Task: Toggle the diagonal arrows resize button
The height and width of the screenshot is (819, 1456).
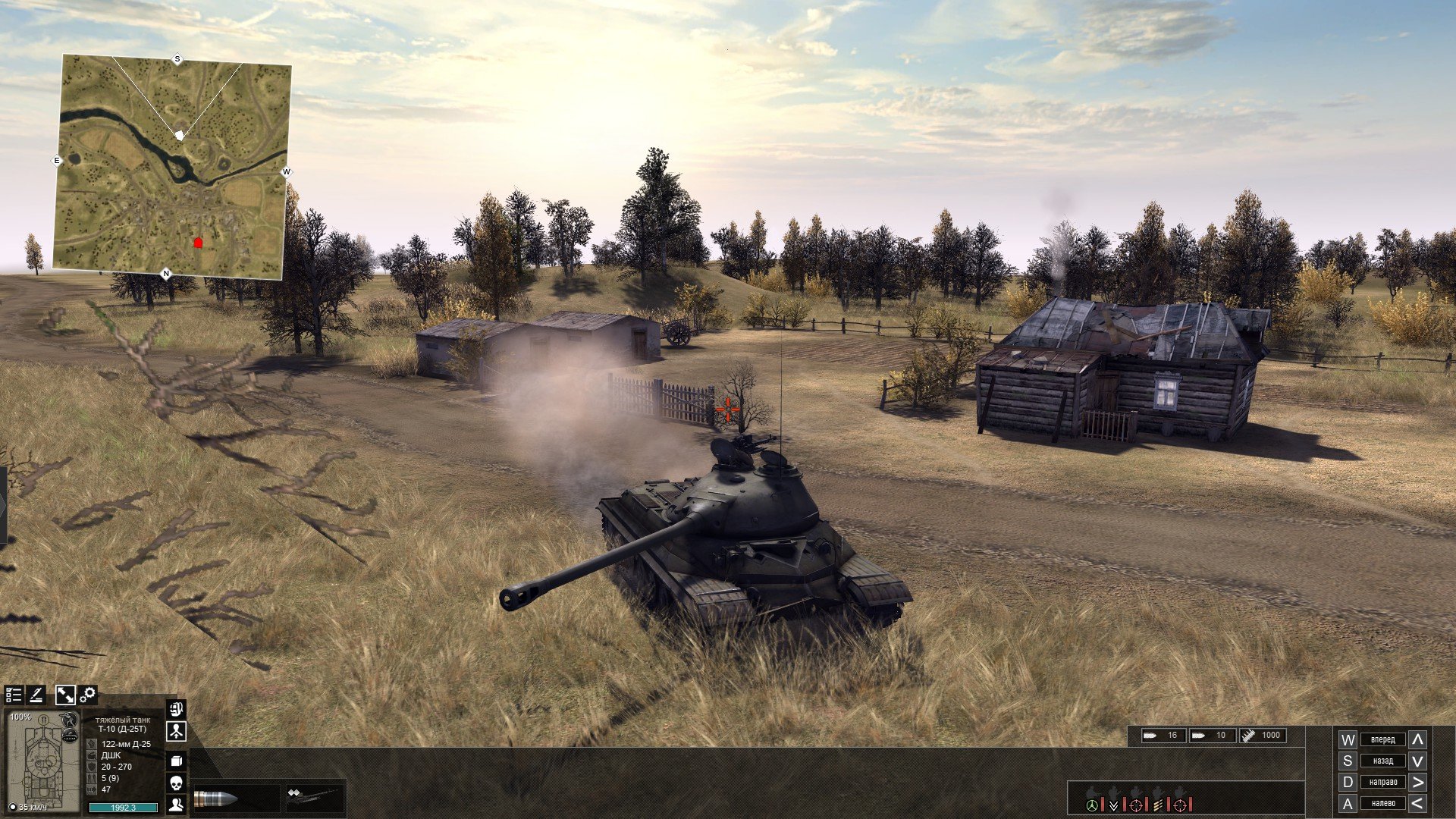Action: 65,695
